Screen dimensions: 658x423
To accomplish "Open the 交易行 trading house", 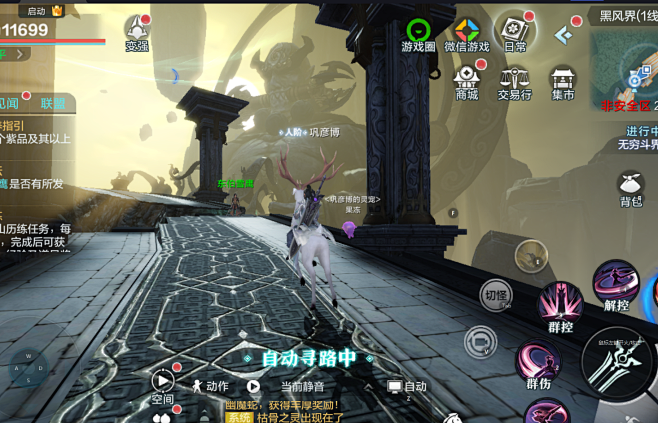I will (x=515, y=82).
